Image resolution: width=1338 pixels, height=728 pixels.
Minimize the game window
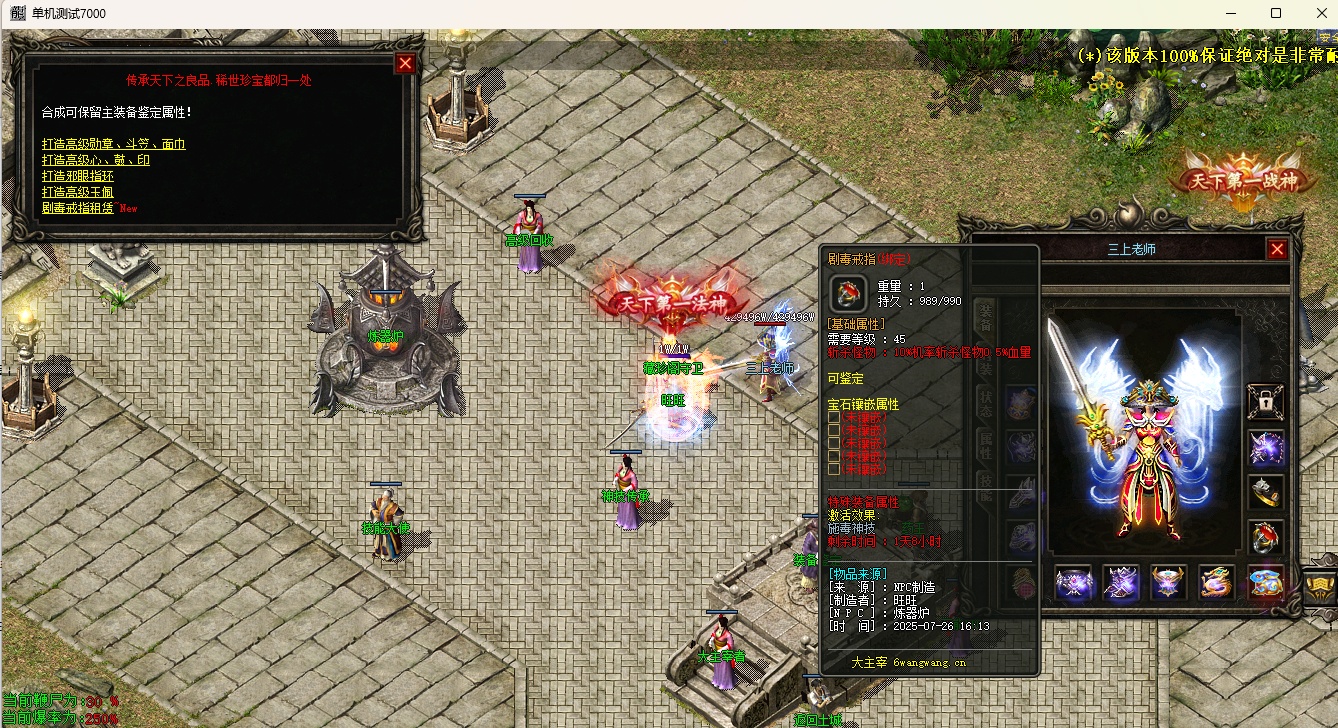pyautogui.click(x=1231, y=13)
